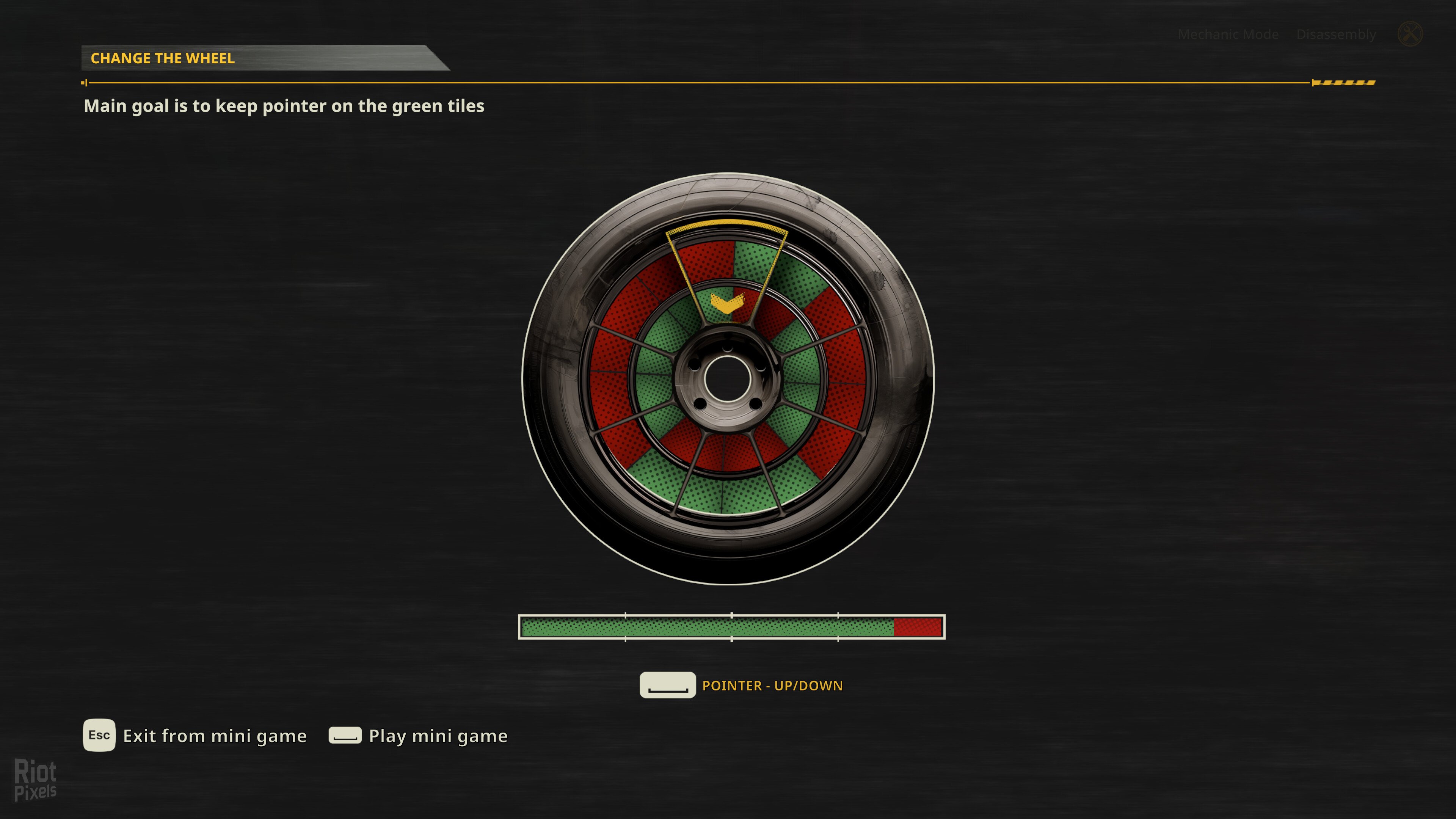Select the faded wrench and screwdriver icon
Screen dimensions: 1456x819
click(x=1410, y=34)
